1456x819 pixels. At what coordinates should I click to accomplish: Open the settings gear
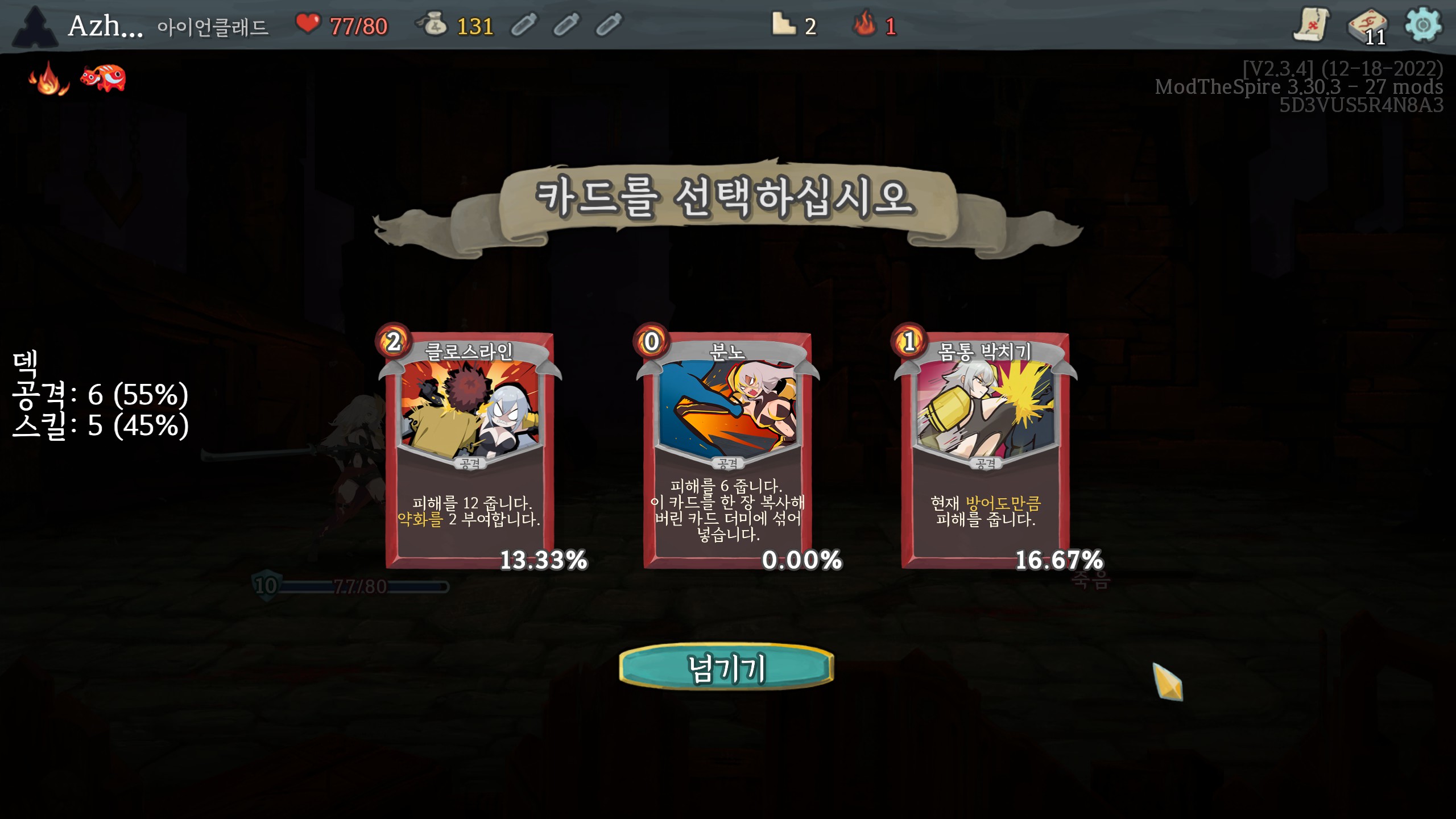pos(1422,25)
